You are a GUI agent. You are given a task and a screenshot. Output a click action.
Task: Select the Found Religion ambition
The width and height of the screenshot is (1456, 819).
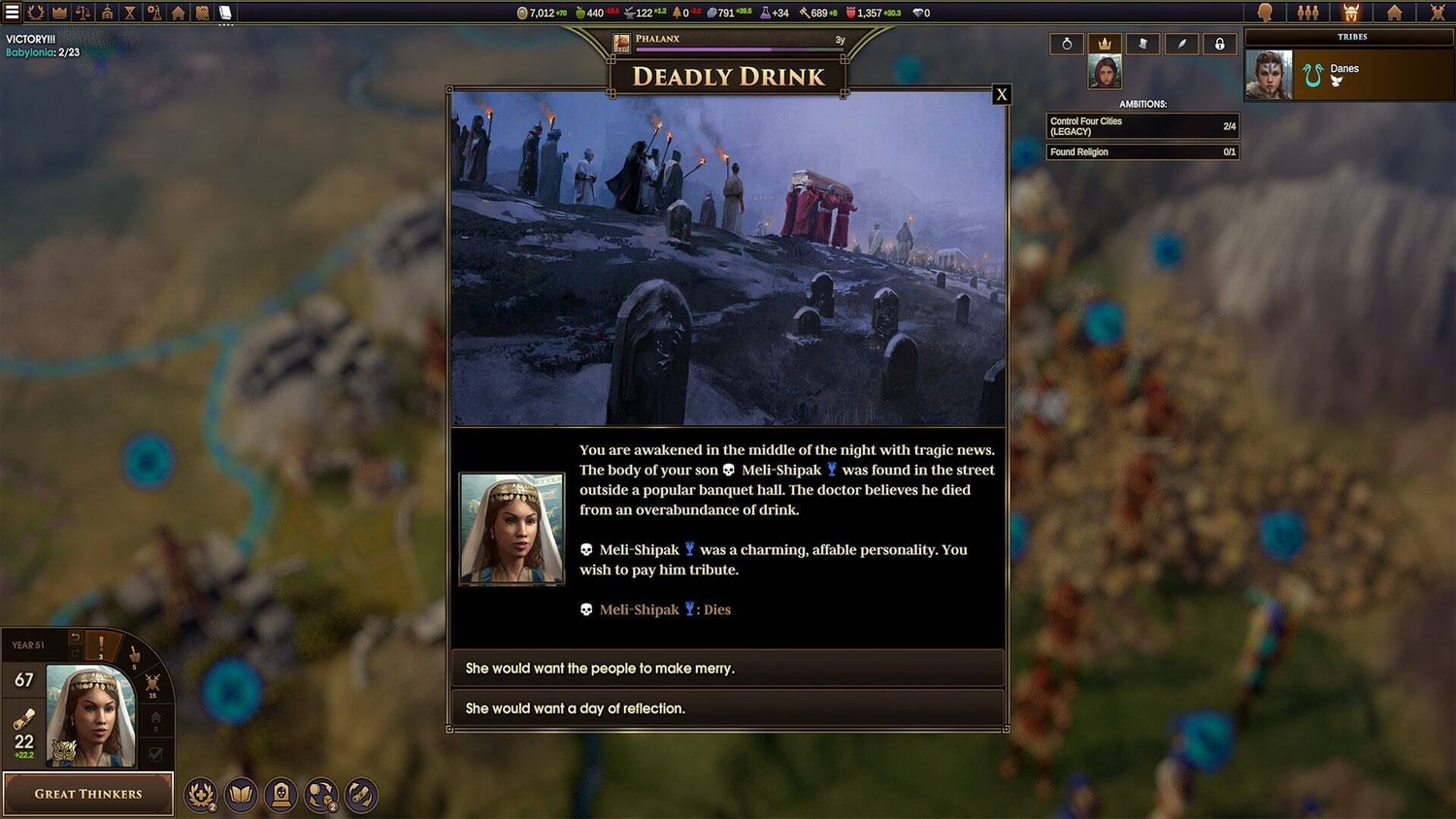(x=1142, y=152)
